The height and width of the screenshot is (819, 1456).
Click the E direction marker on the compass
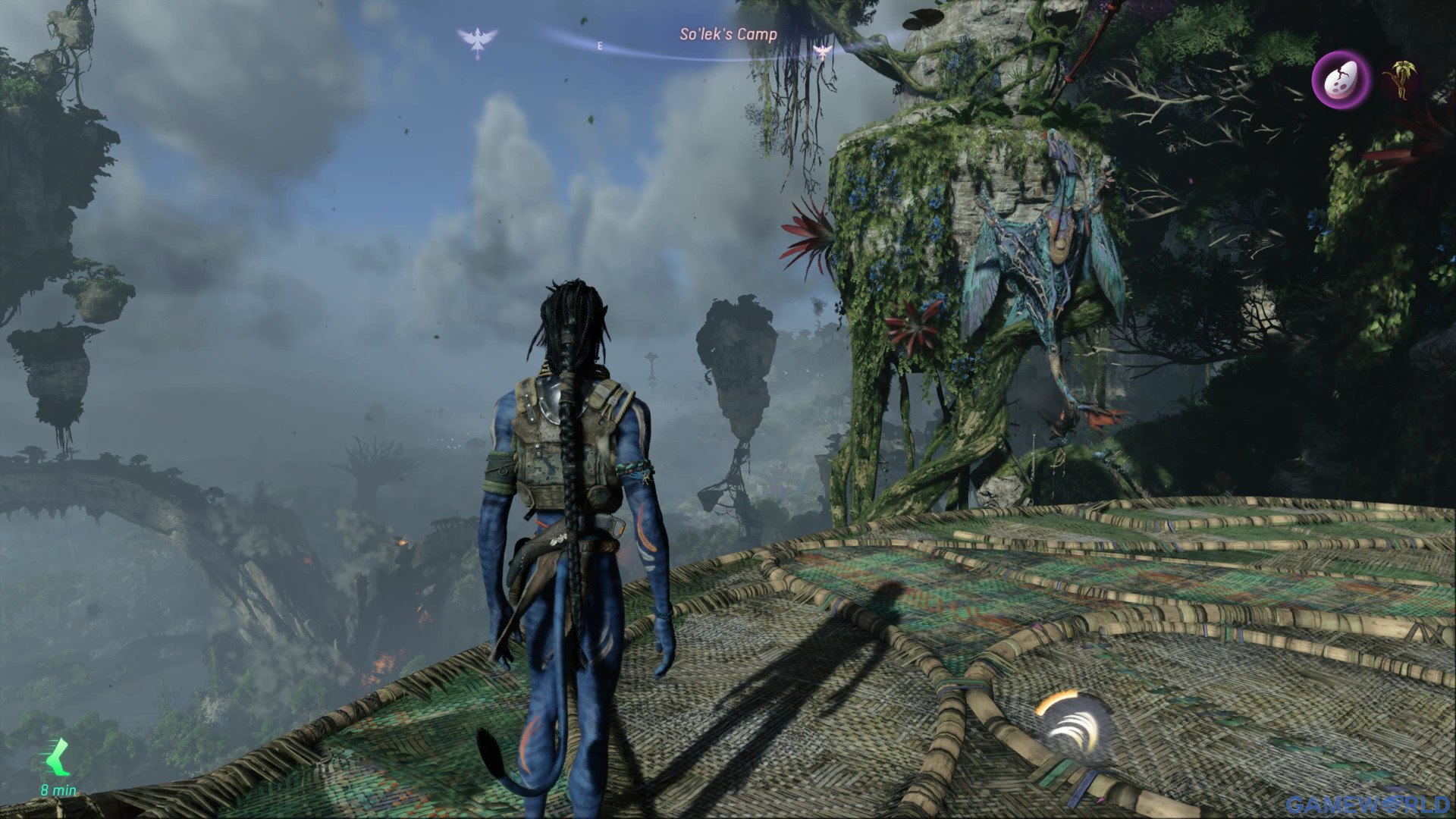pyautogui.click(x=599, y=45)
